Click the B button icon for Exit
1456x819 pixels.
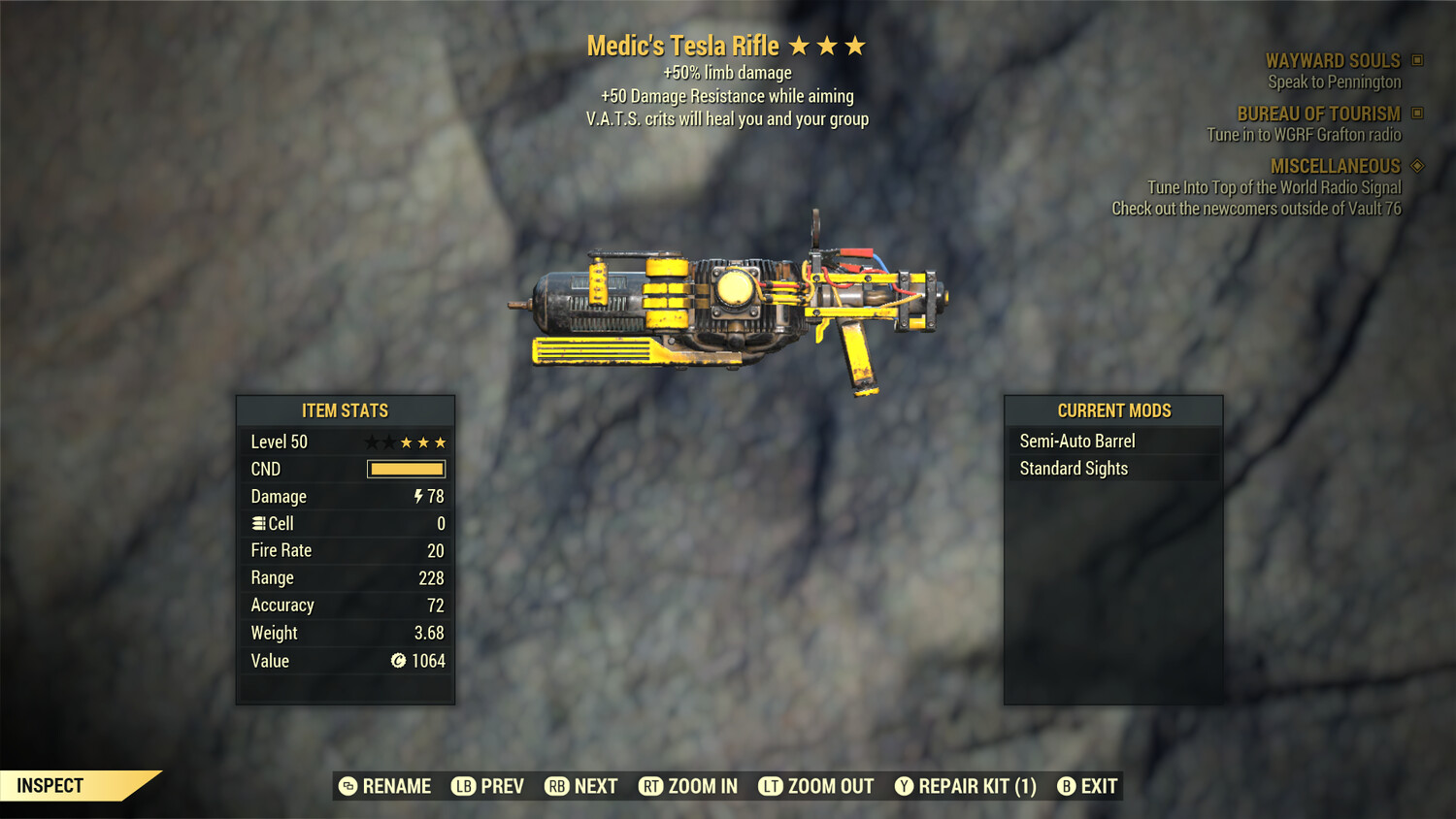click(x=1066, y=786)
